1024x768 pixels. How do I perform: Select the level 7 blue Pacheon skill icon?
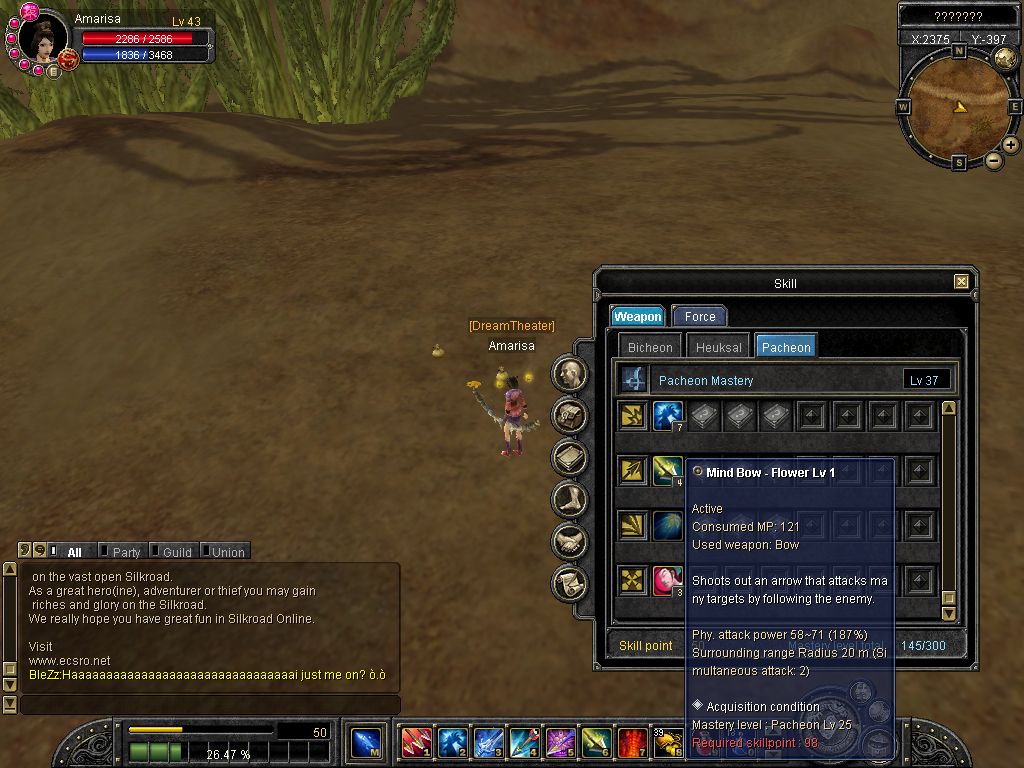[667, 416]
